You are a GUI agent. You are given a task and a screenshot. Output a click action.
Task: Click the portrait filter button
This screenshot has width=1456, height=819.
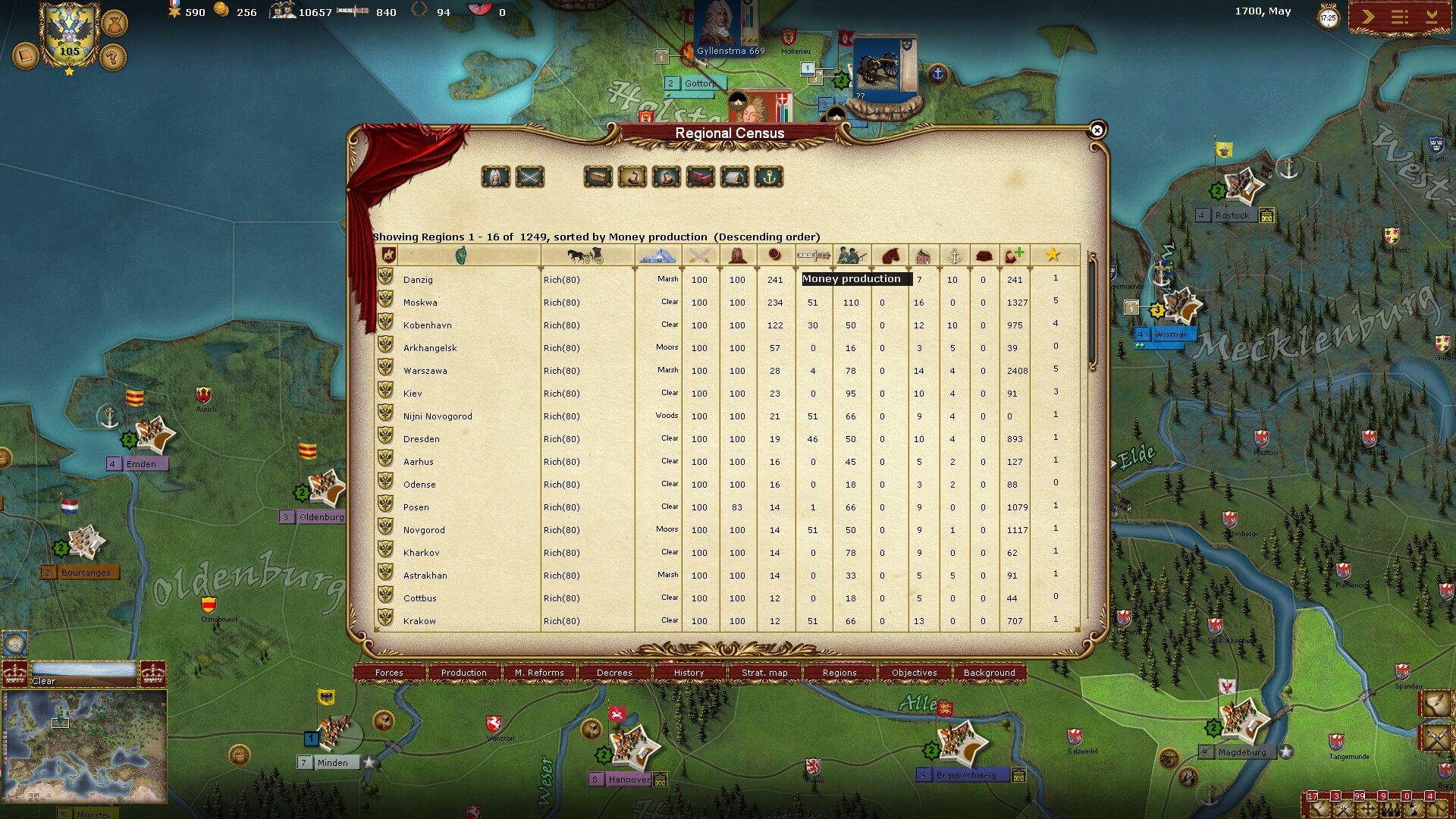point(495,177)
